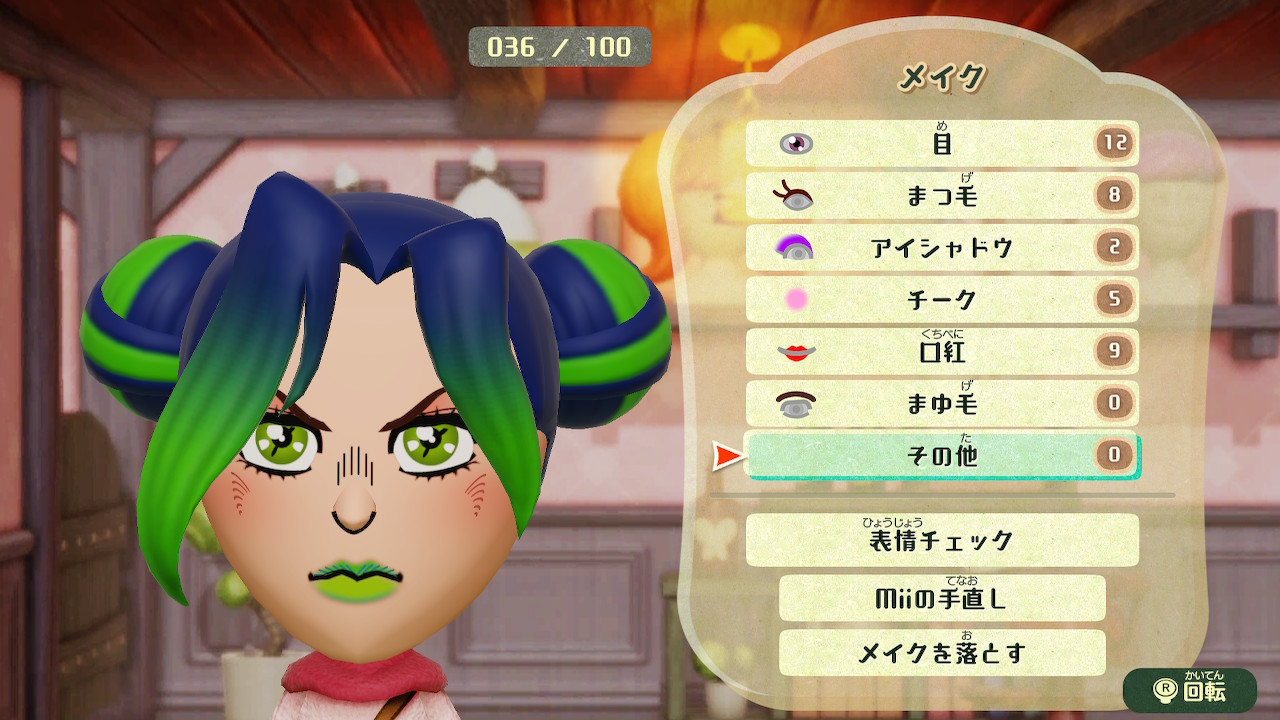Open the まつ毛 eyelashes category
Image resolution: width=1280 pixels, height=720 pixels.
click(x=940, y=196)
